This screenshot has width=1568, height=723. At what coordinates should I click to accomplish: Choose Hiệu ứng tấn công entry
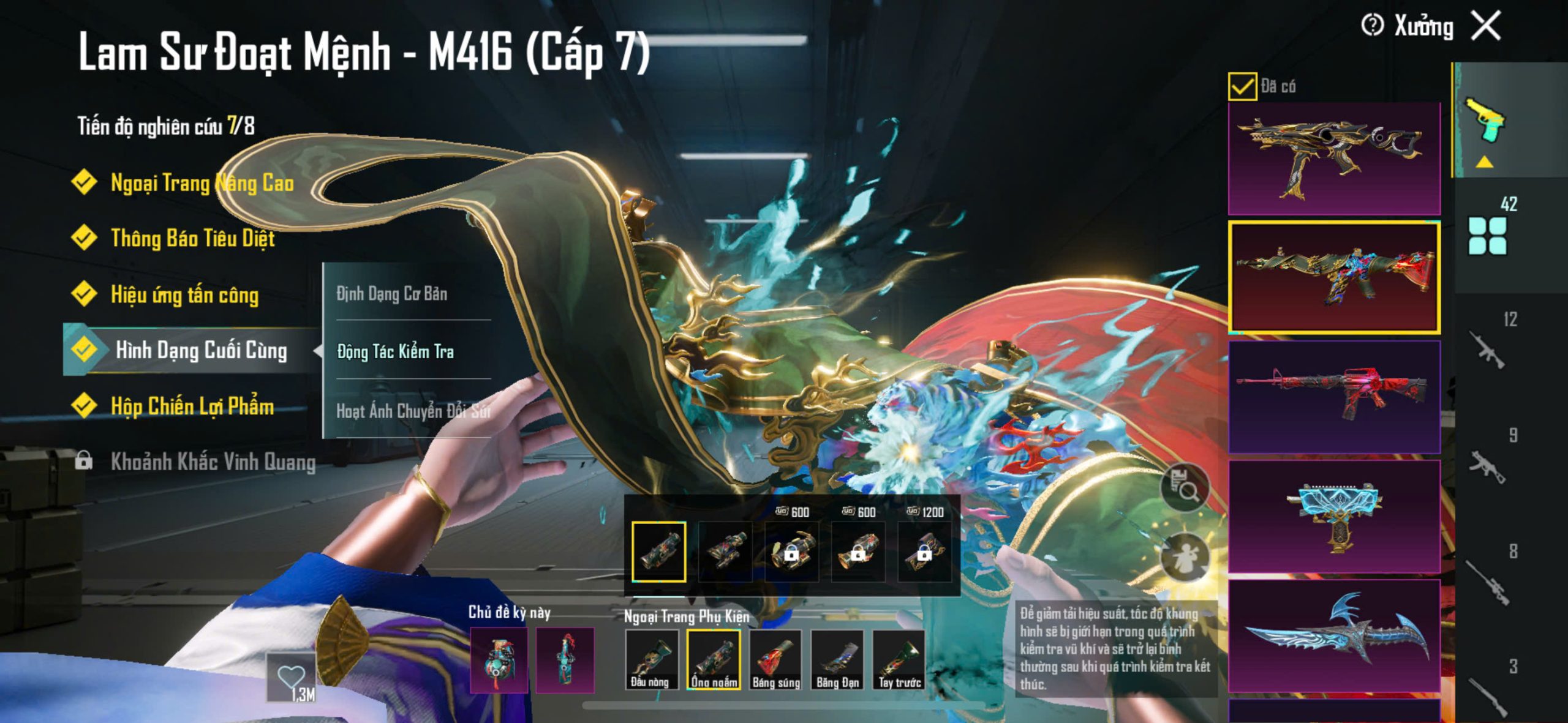[x=184, y=294]
